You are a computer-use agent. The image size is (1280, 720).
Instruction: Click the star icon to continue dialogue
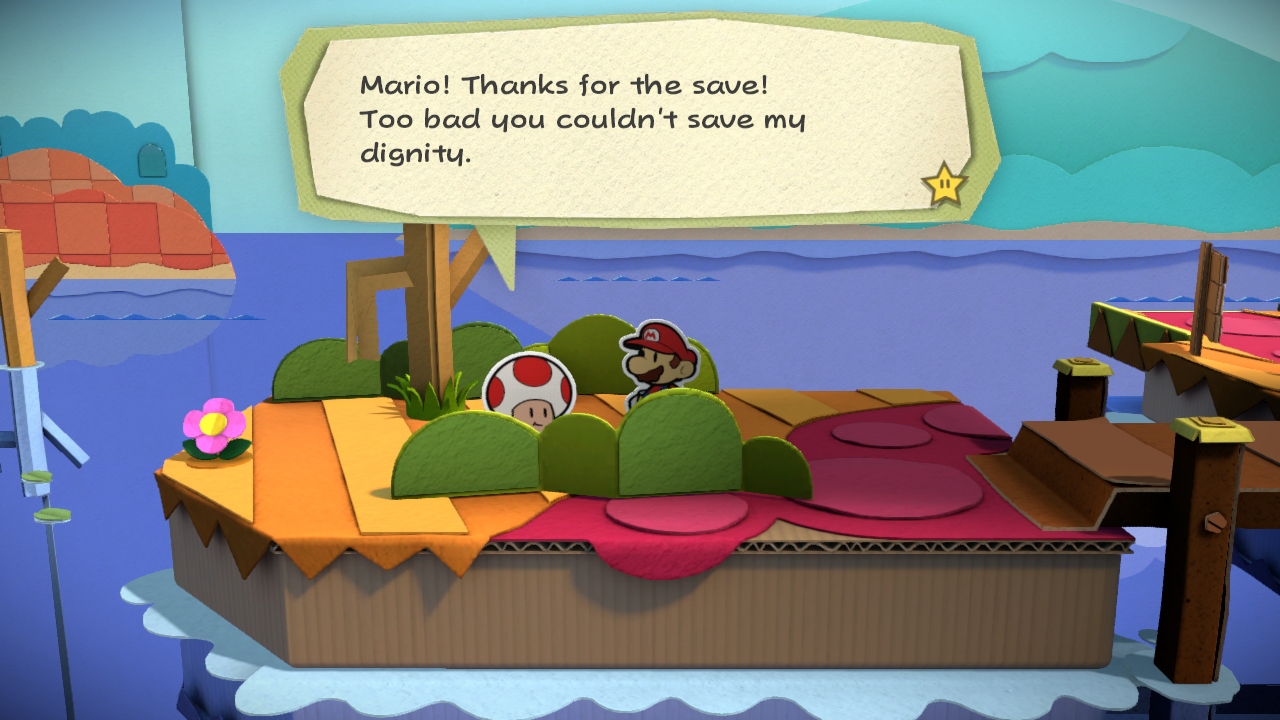click(x=944, y=185)
